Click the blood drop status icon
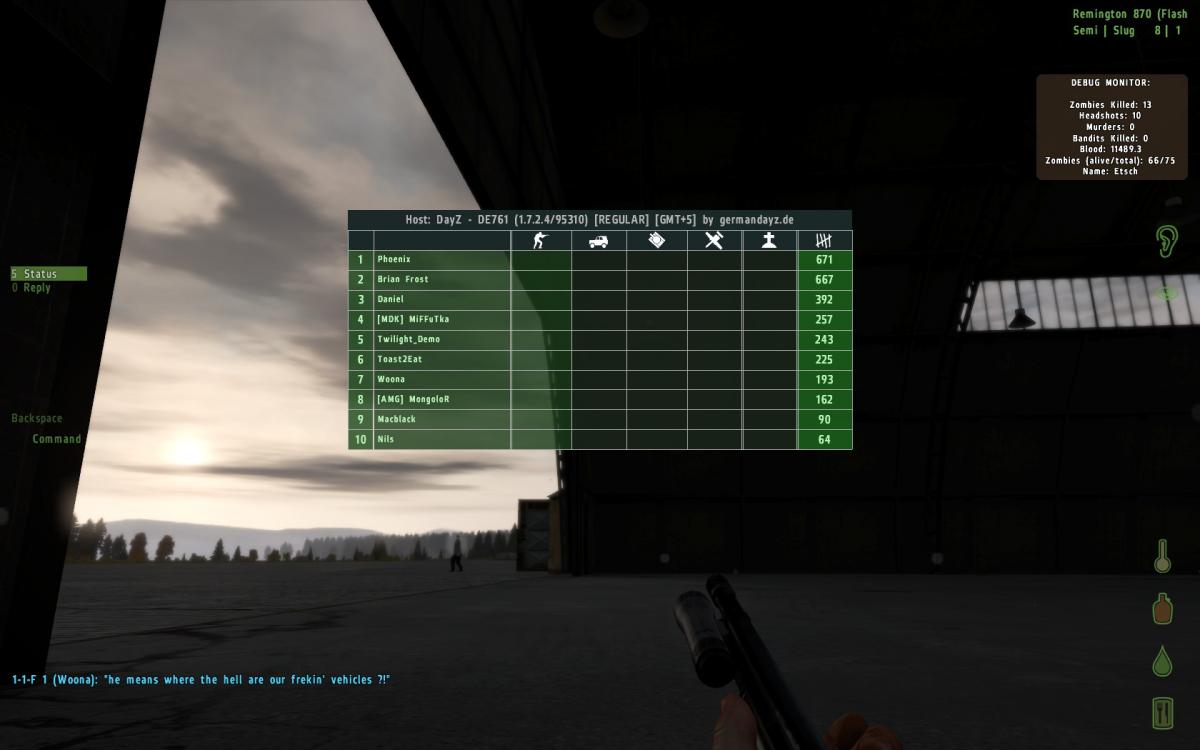Viewport: 1200px width, 750px height. pos(1162,661)
